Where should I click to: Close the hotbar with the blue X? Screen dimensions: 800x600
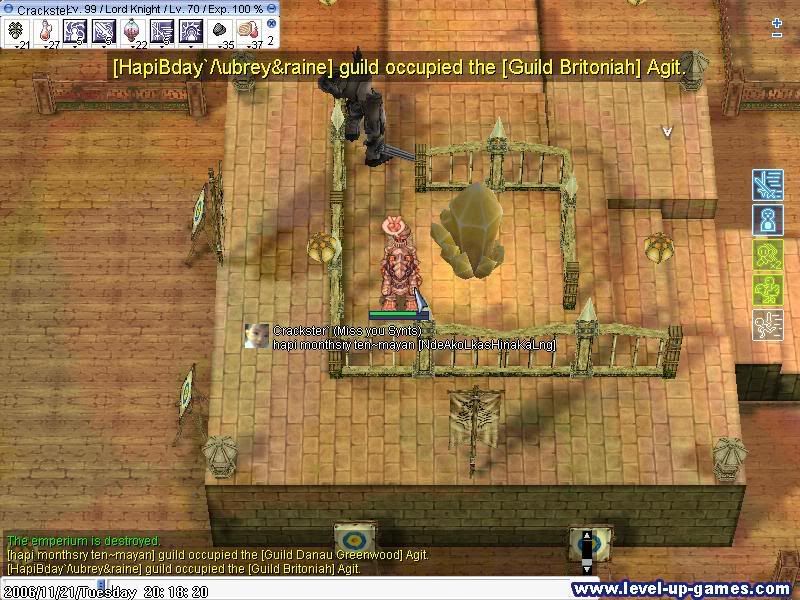coord(271,22)
